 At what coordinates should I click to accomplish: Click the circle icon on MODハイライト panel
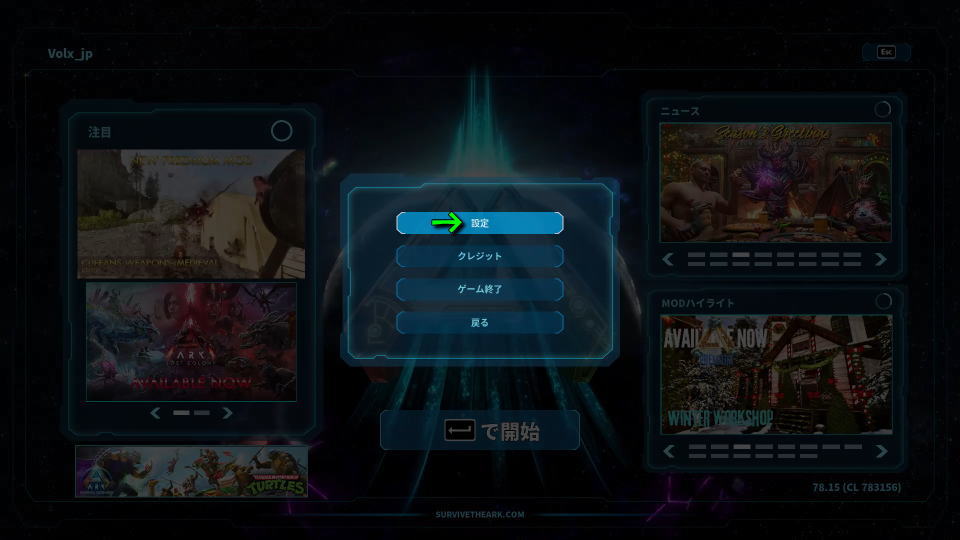point(882,301)
